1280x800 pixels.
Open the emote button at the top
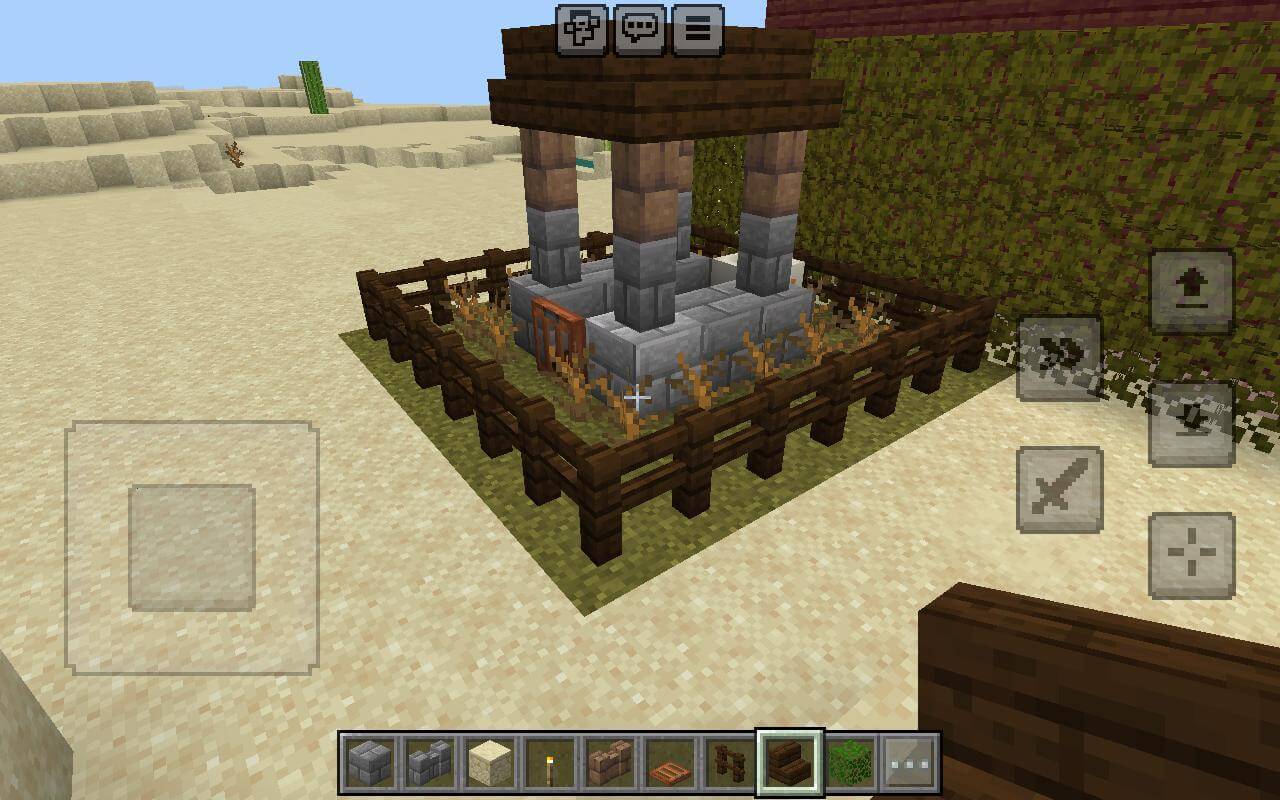(x=581, y=29)
